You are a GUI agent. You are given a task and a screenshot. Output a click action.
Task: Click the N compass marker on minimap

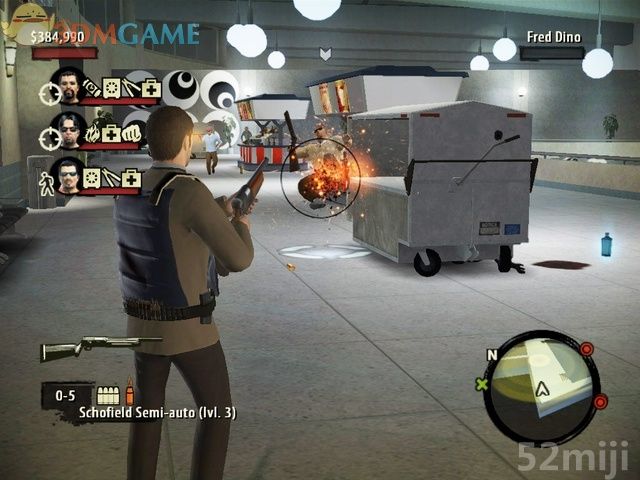(491, 354)
